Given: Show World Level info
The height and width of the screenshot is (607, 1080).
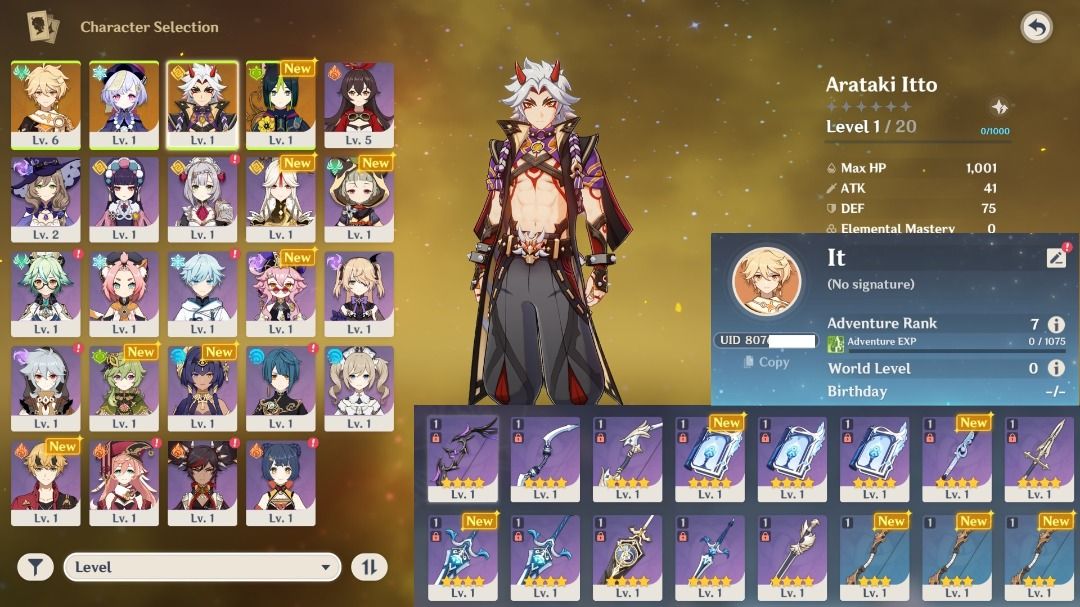Looking at the screenshot, I should (1056, 368).
